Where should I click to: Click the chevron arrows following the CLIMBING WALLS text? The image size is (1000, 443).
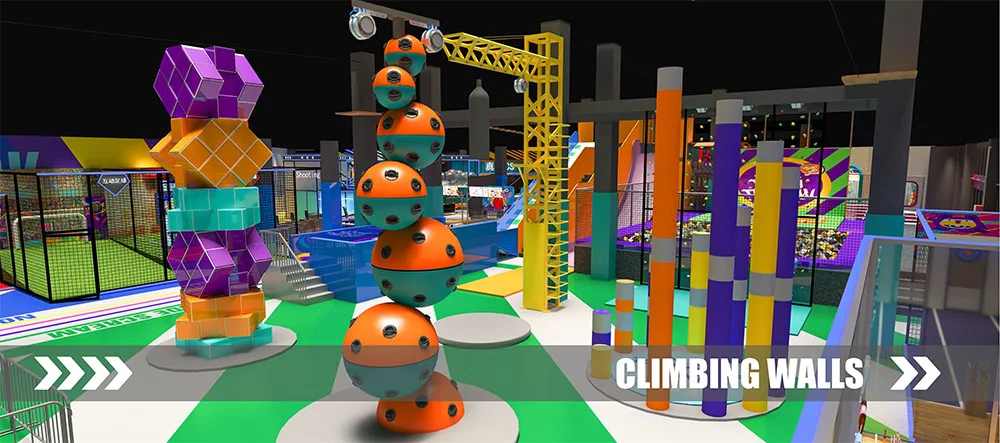pyautogui.click(x=915, y=373)
